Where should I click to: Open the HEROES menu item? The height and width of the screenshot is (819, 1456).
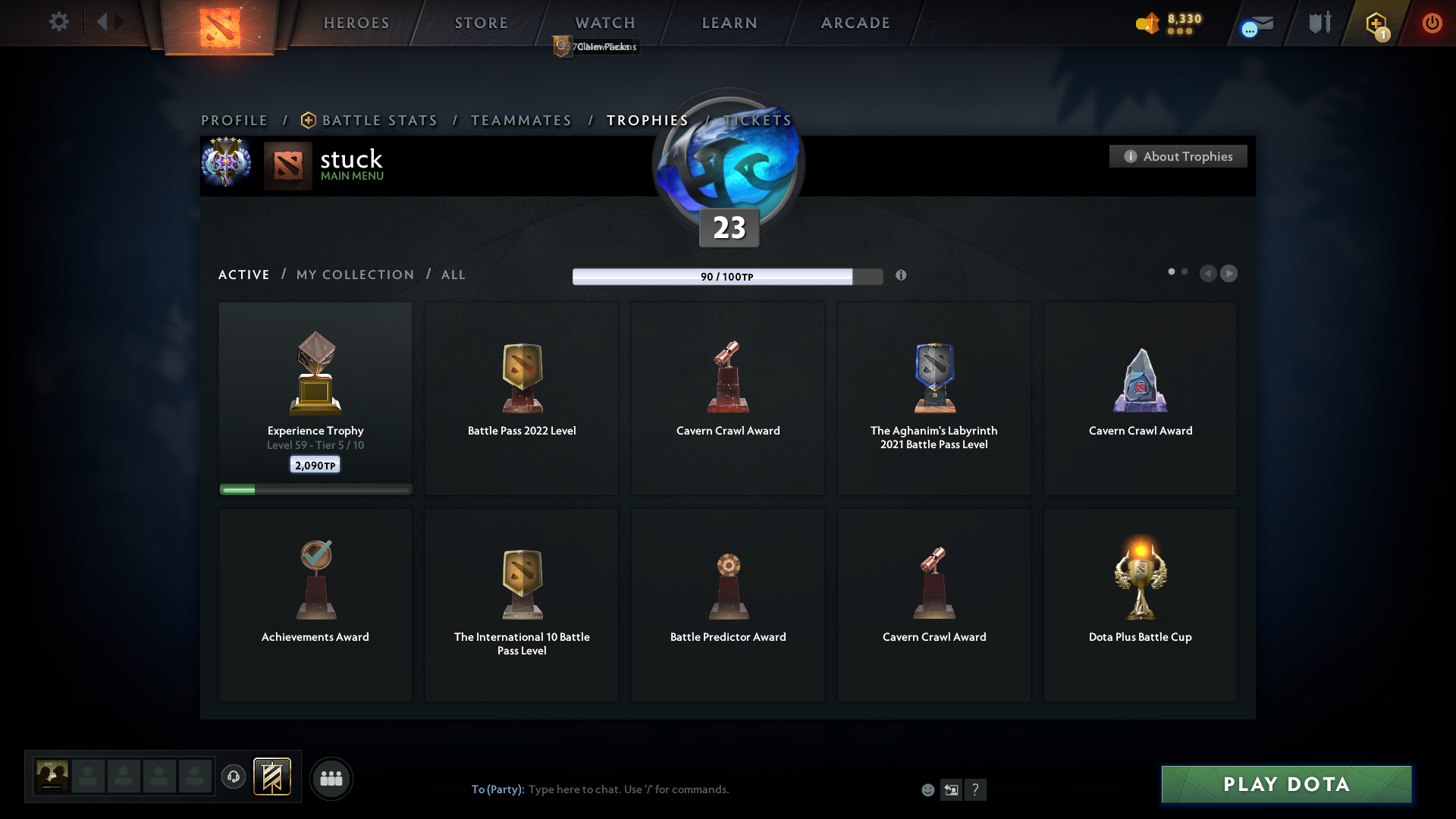point(356,23)
